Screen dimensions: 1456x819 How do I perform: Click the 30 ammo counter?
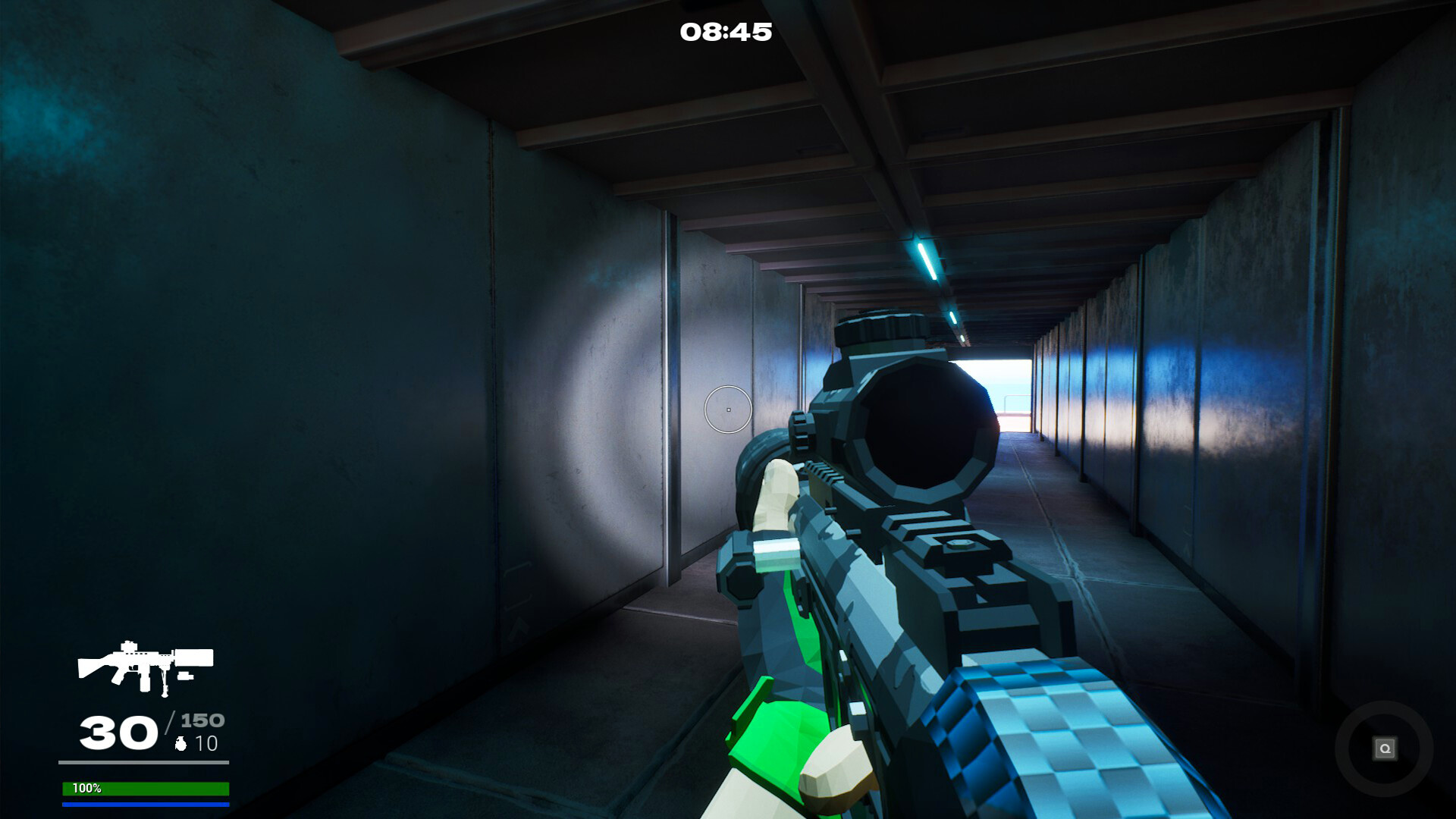point(118,732)
